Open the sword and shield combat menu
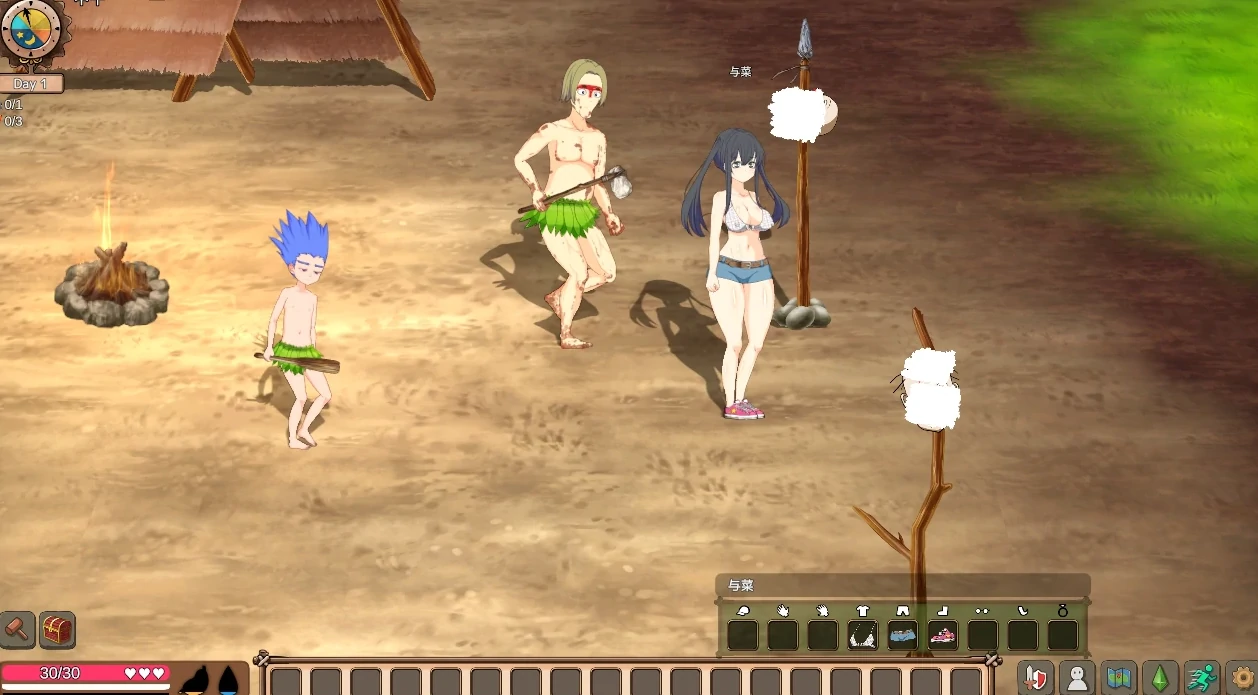1258x695 pixels. pos(1036,677)
